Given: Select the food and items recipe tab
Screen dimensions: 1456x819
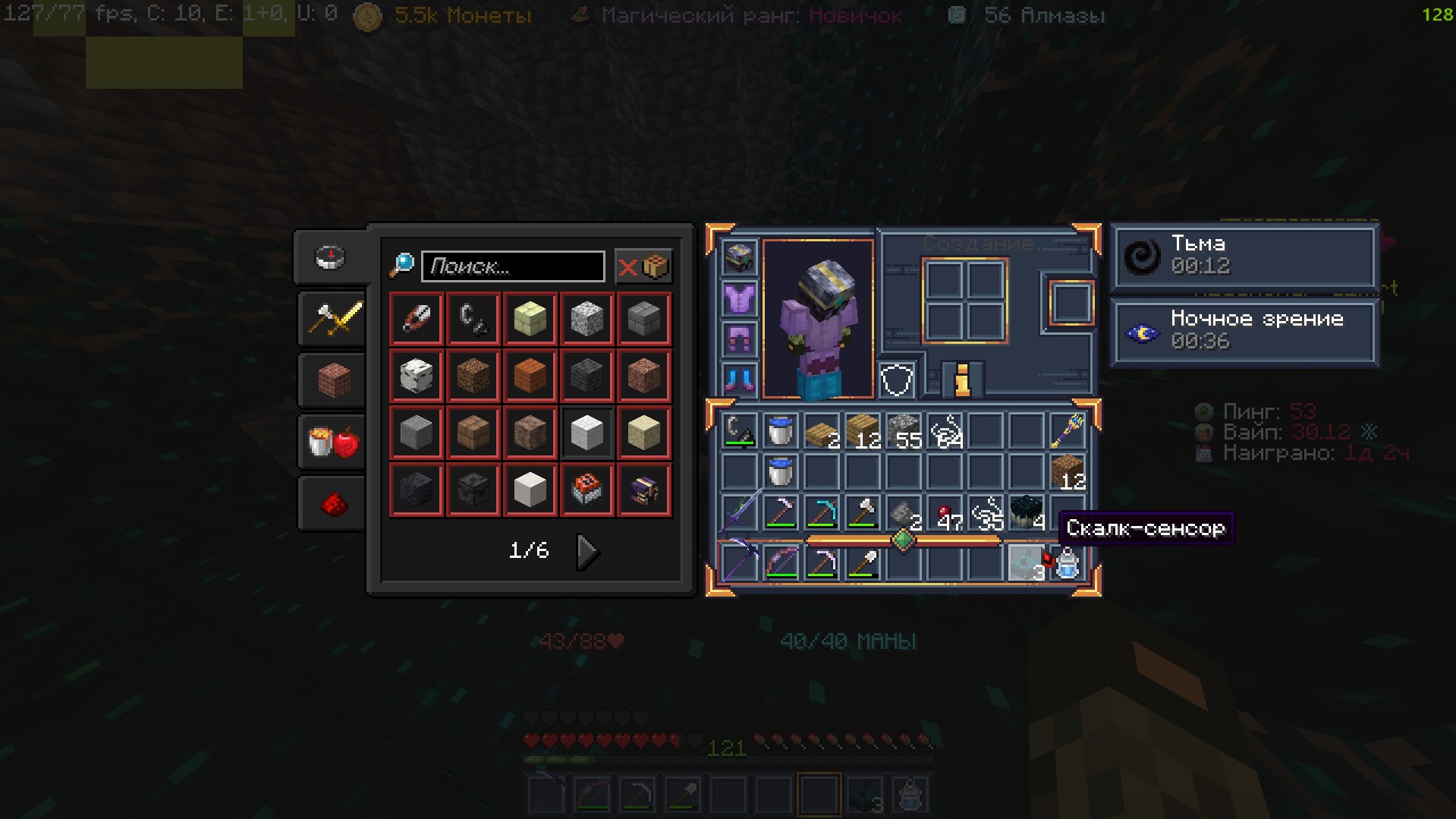Looking at the screenshot, I should click(x=332, y=441).
